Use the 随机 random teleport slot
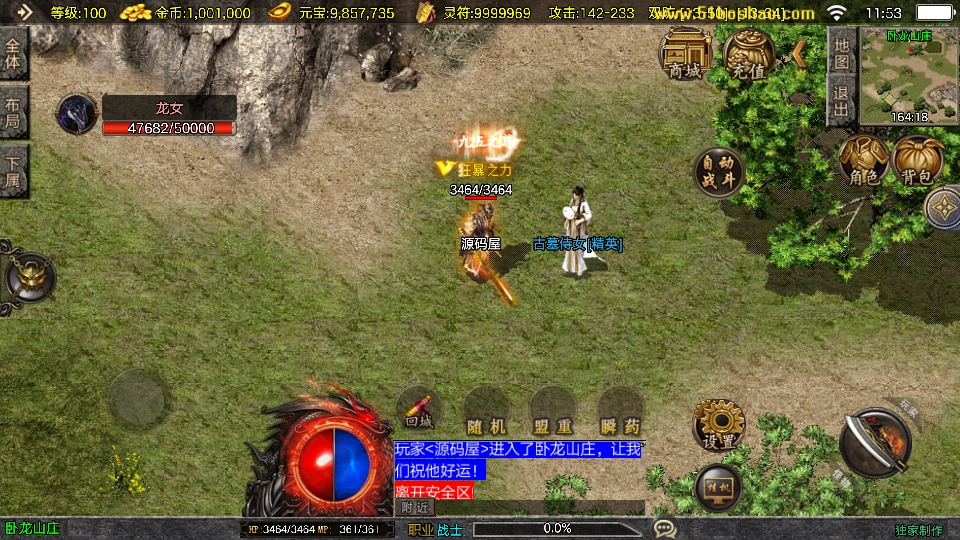960x540 pixels. tap(486, 410)
